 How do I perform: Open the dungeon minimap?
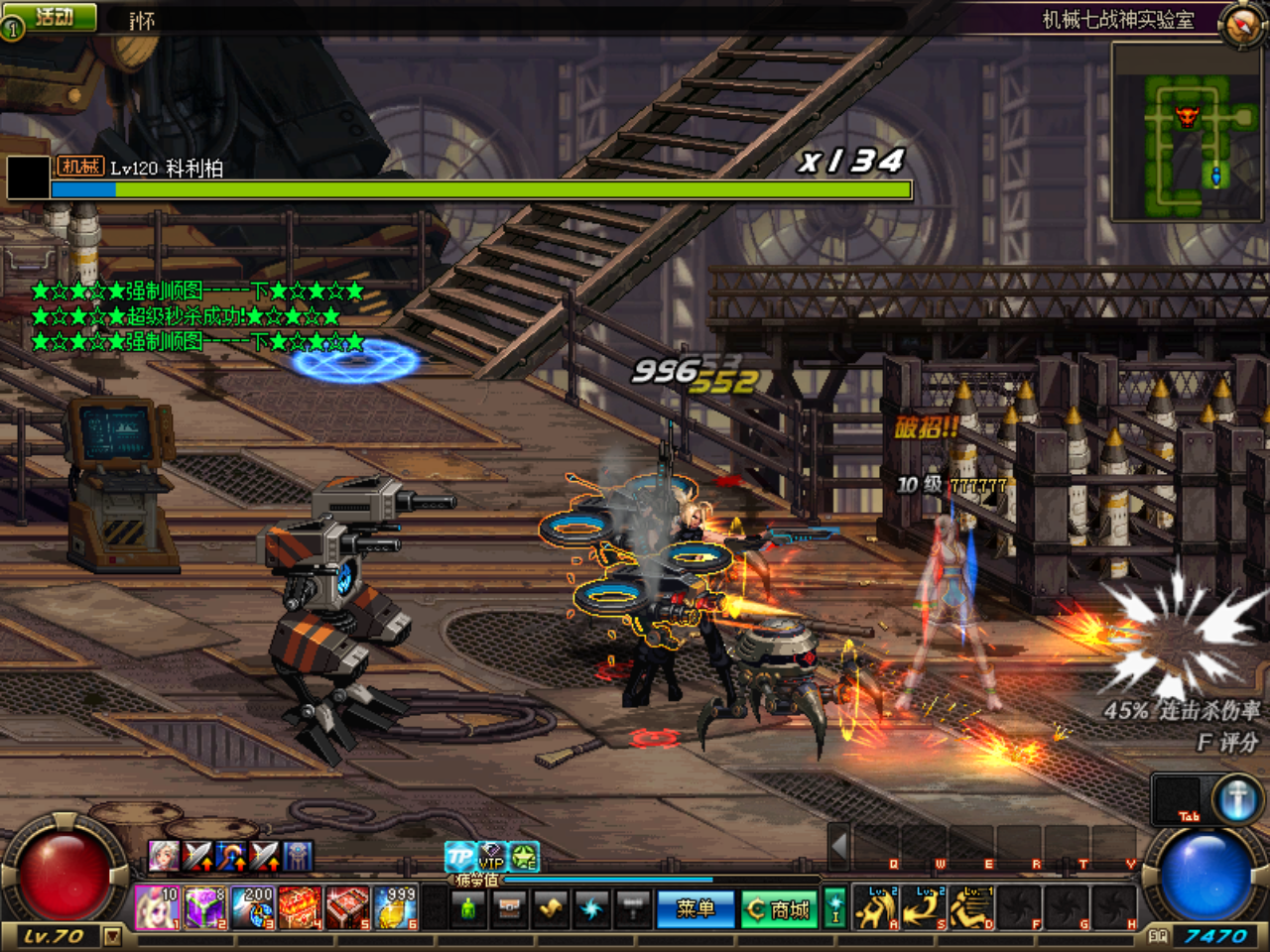pos(1189,132)
